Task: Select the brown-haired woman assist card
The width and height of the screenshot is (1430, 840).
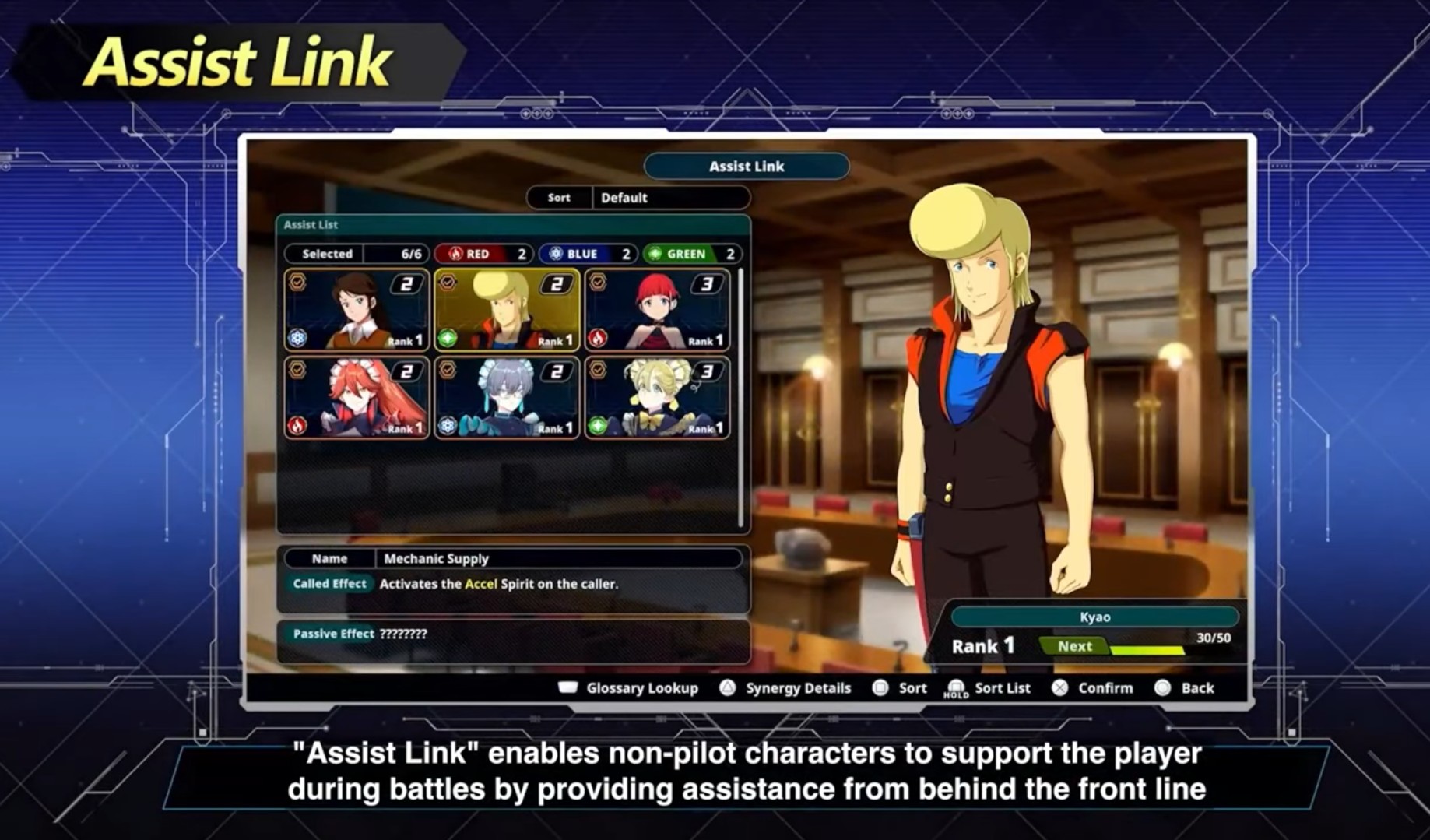Action: pos(357,311)
